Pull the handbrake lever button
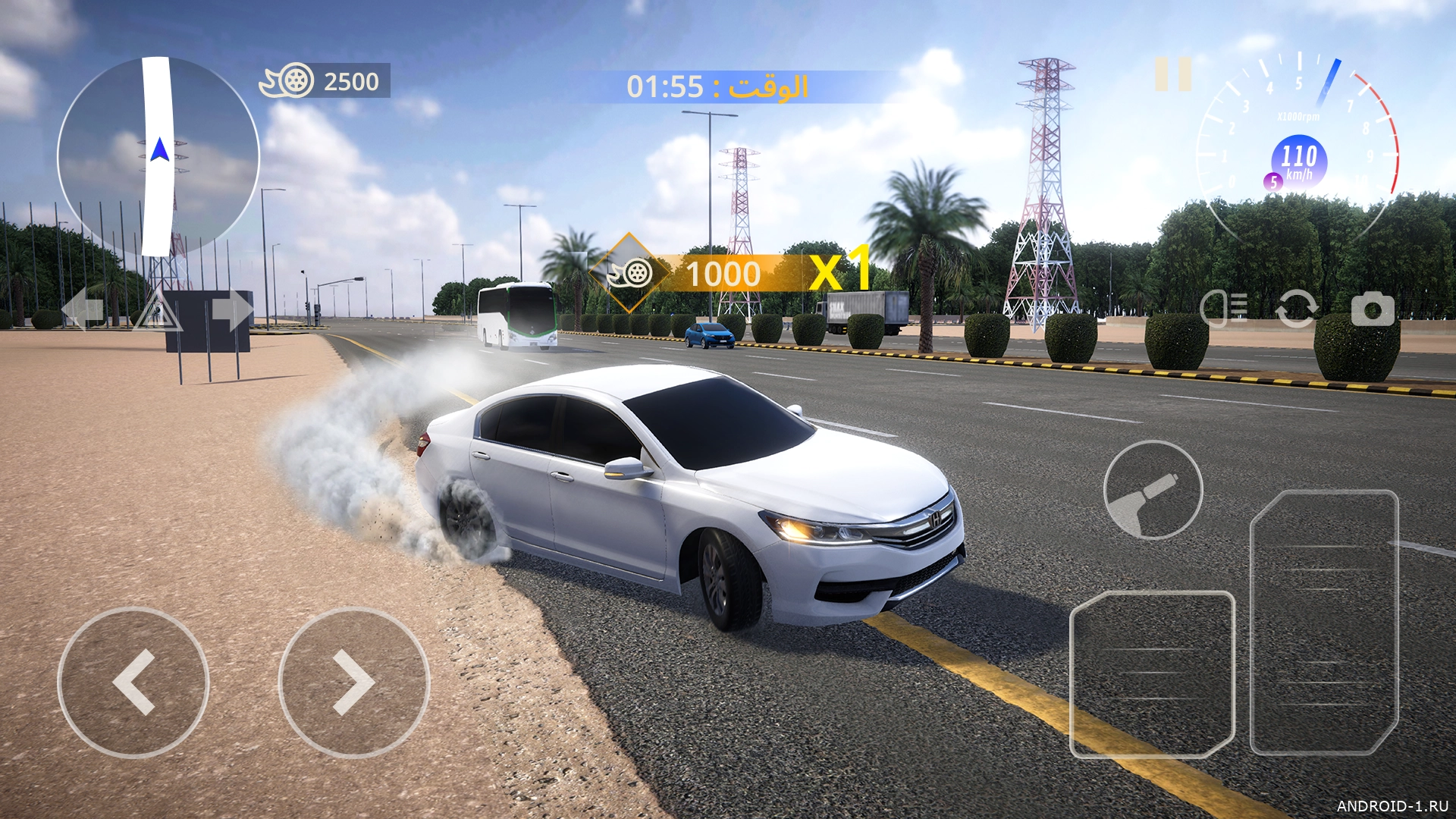Image resolution: width=1456 pixels, height=819 pixels. tap(1153, 490)
